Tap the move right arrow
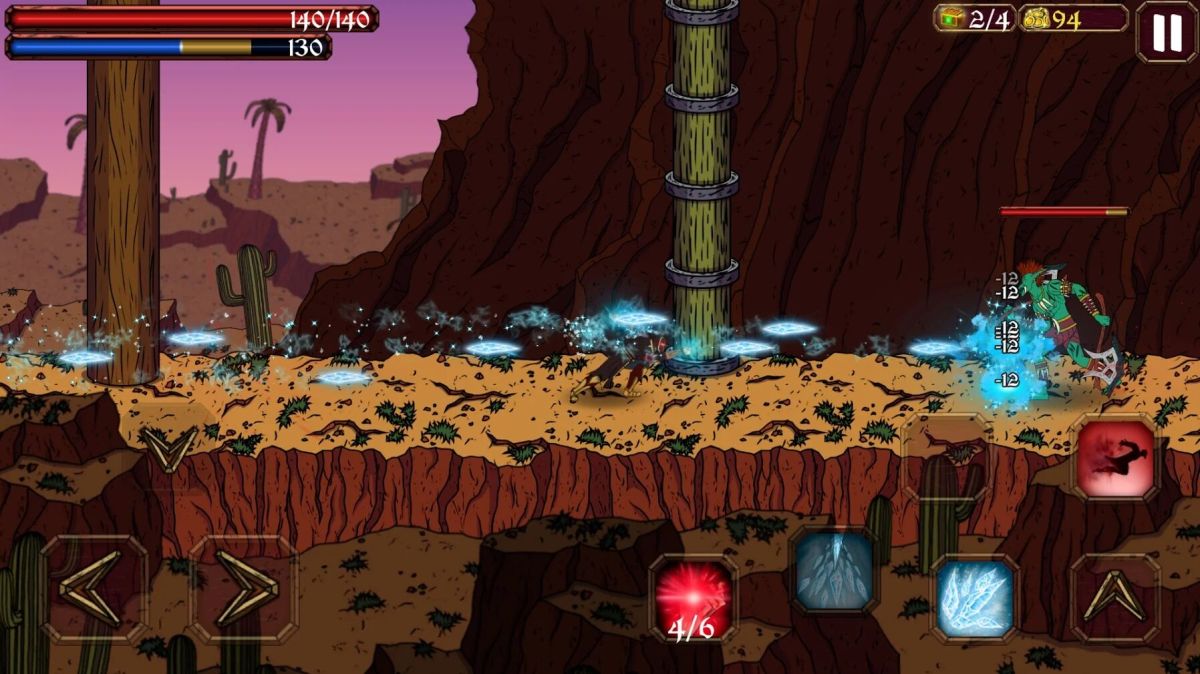This screenshot has width=1200, height=674. tap(244, 589)
